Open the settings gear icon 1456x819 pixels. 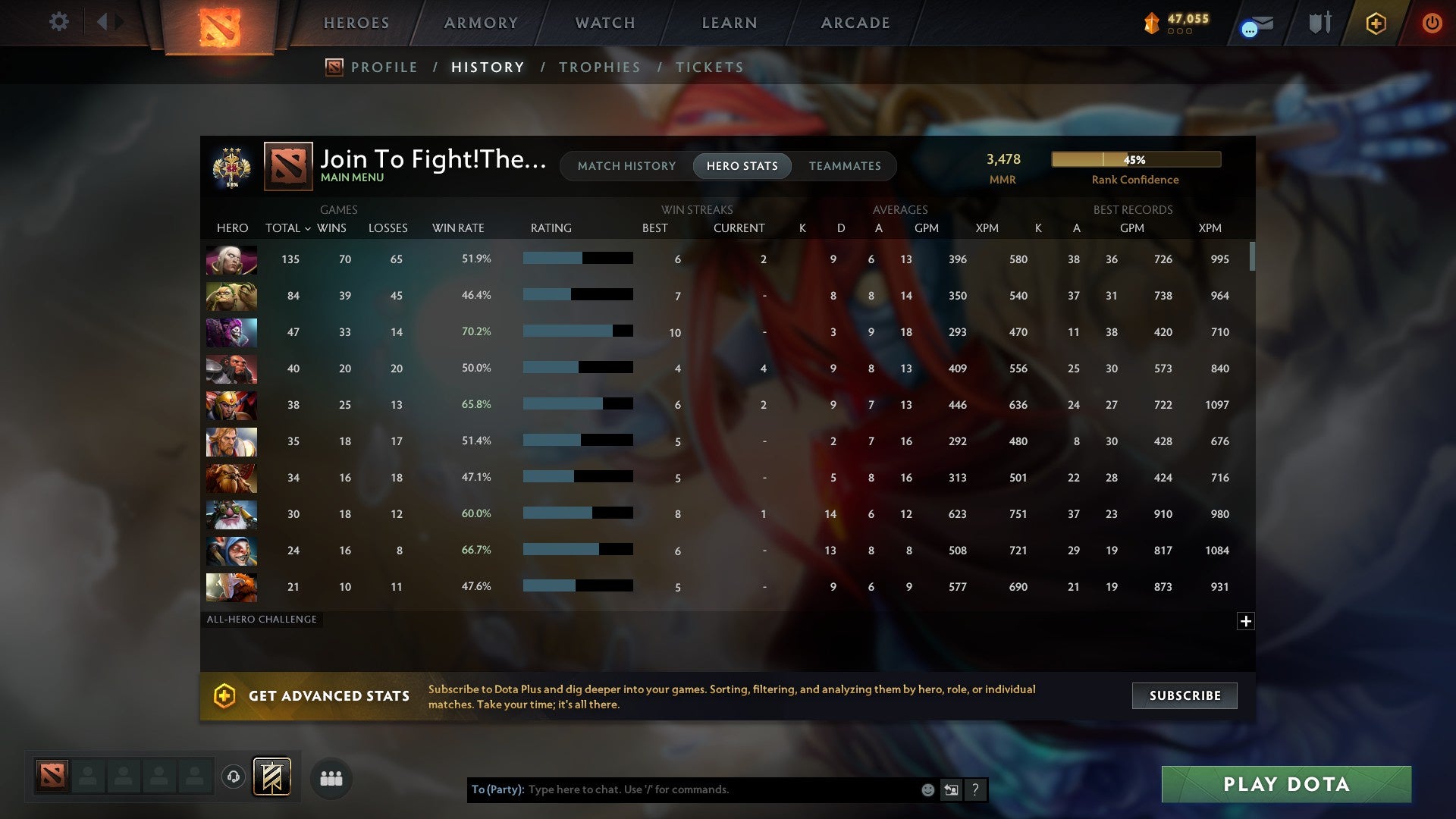(59, 22)
